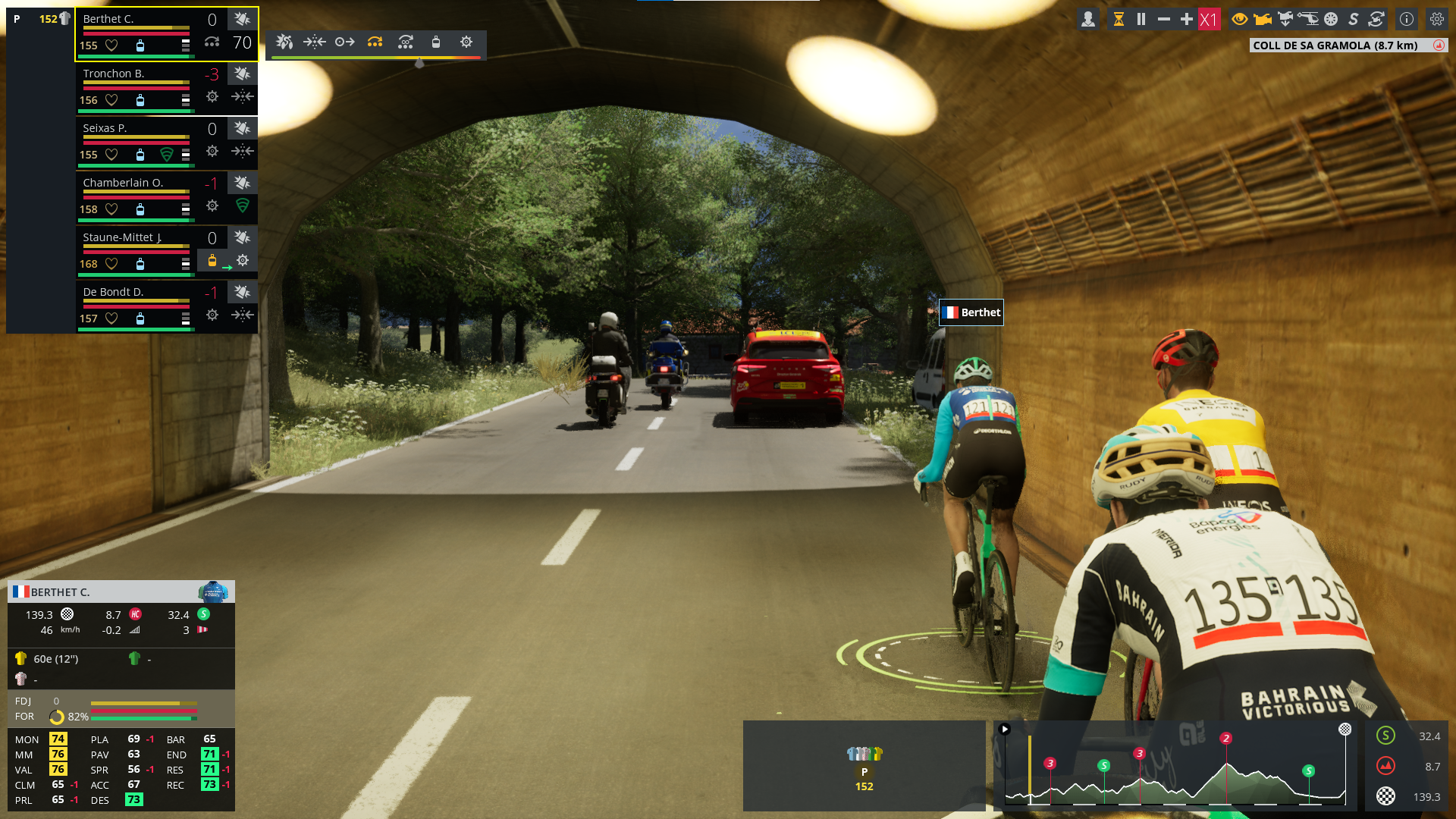
Task: Pause the race simulation
Action: point(1141,20)
